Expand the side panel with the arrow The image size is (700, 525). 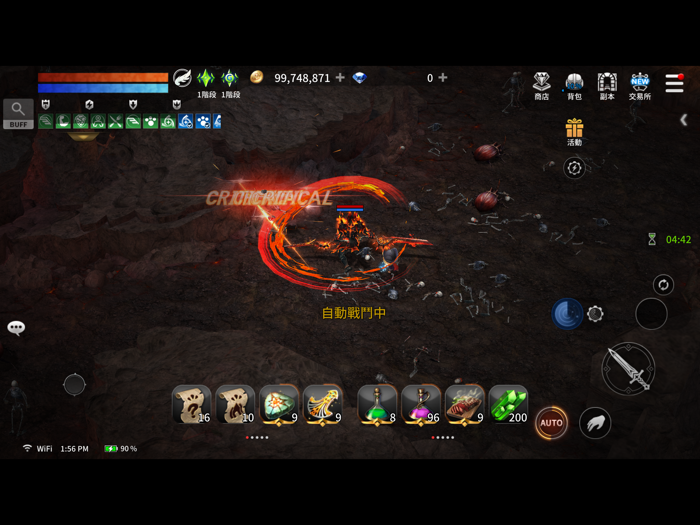coord(684,120)
